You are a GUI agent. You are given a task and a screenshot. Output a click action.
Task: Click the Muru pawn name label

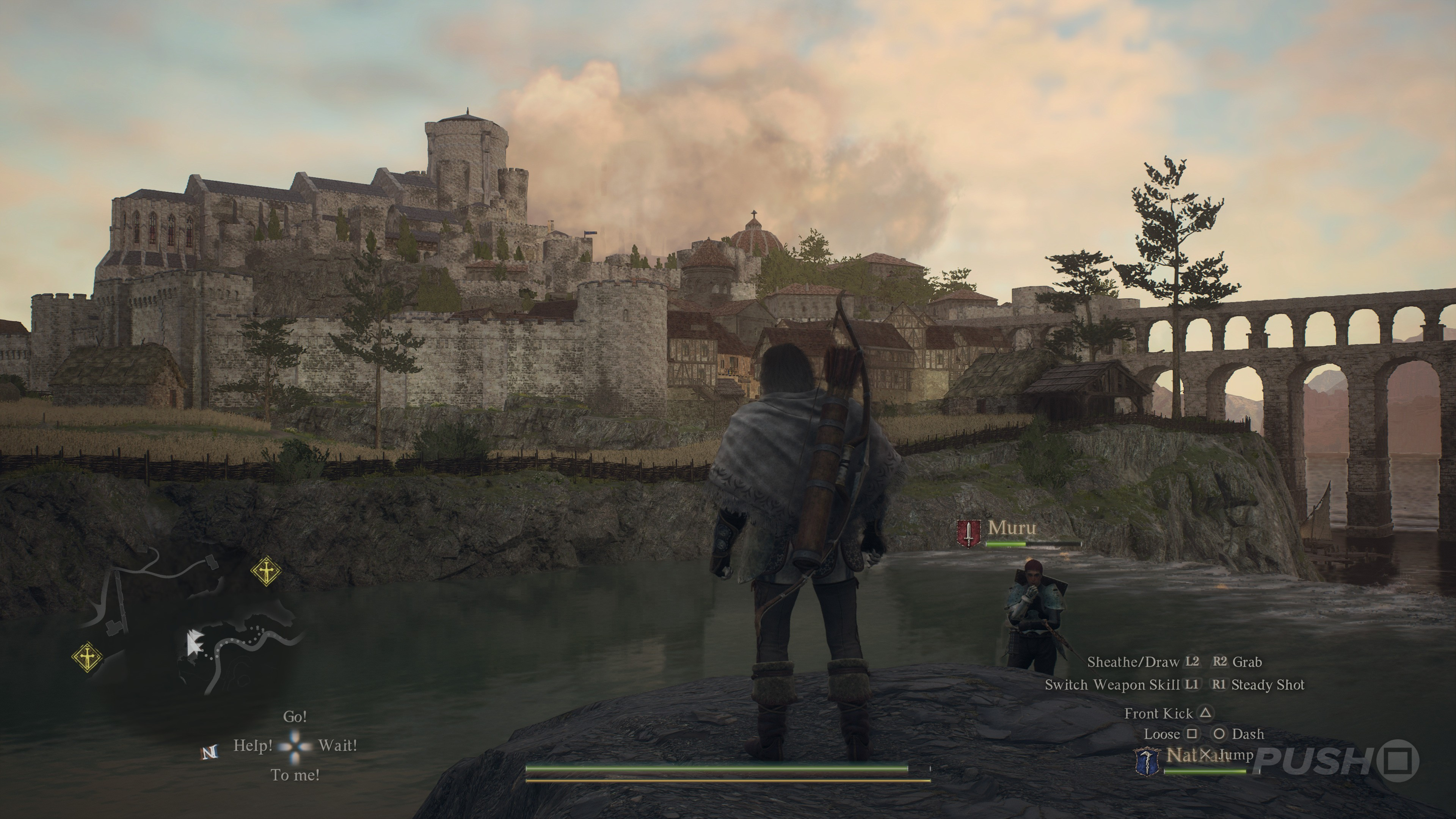pos(1012,528)
